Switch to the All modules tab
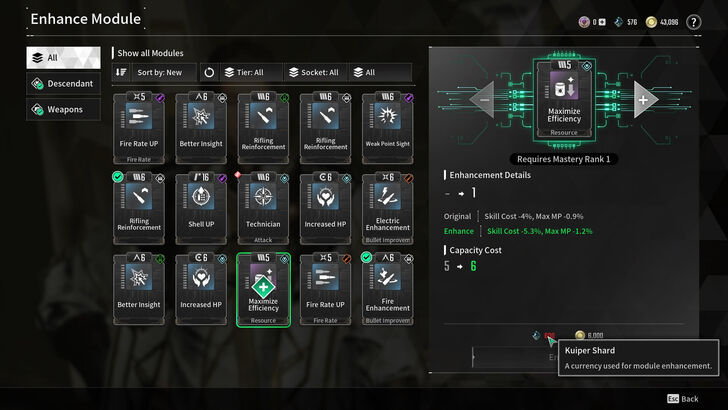 [x=63, y=58]
